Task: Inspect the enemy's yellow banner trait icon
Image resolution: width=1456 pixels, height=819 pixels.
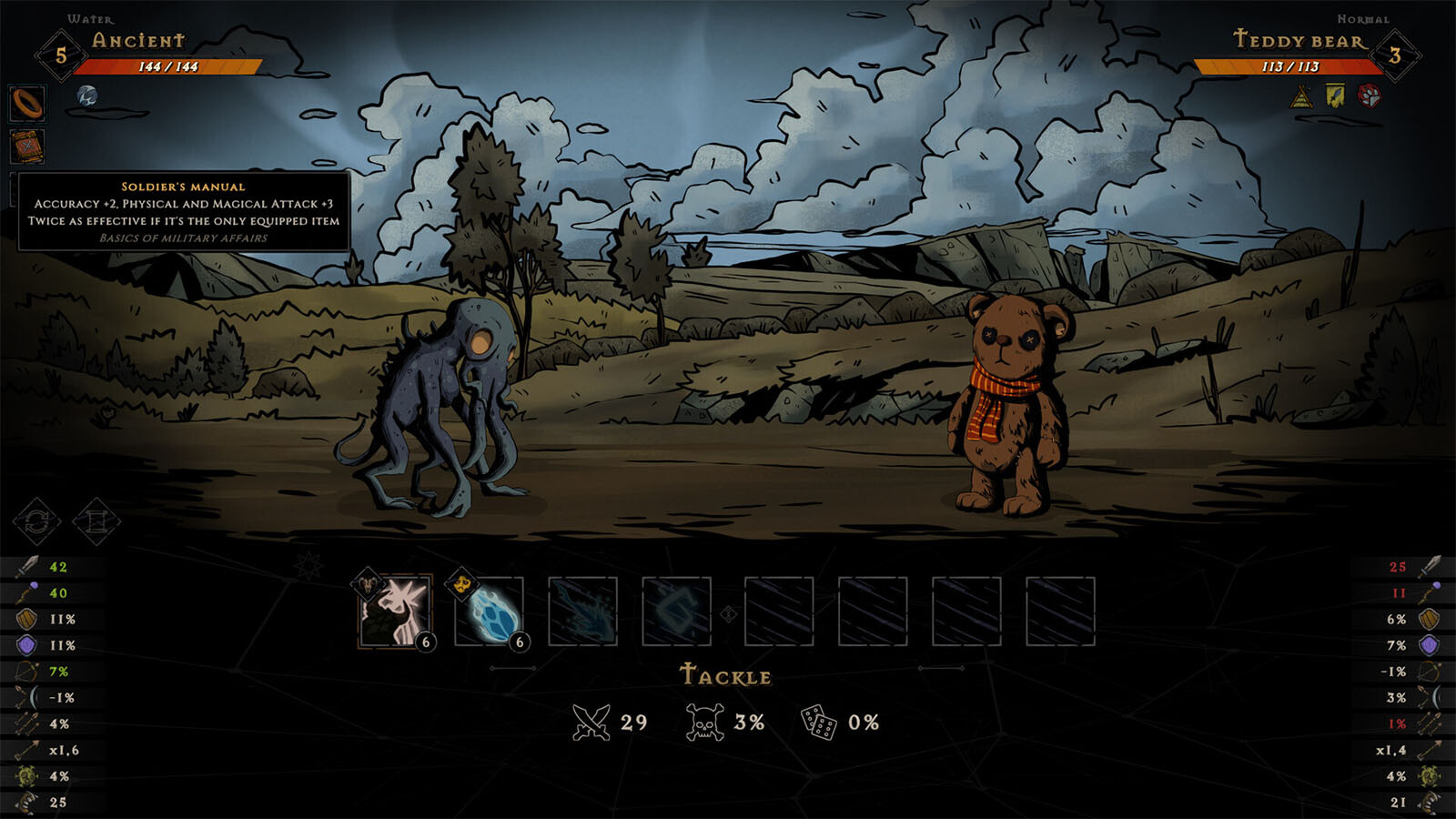Action: pyautogui.click(x=1335, y=96)
